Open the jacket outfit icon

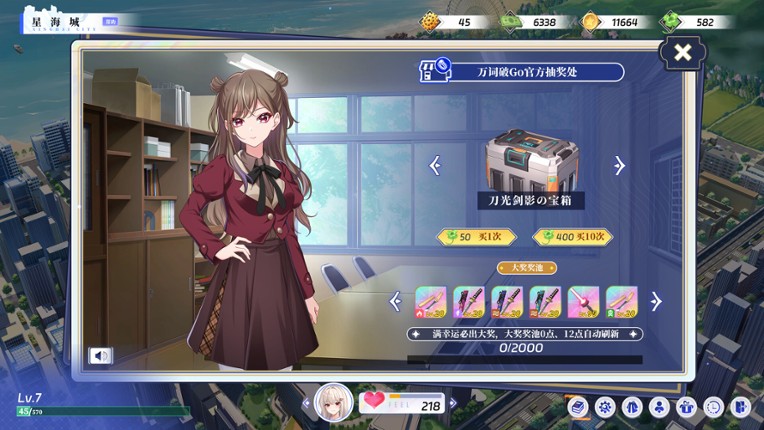[632, 407]
